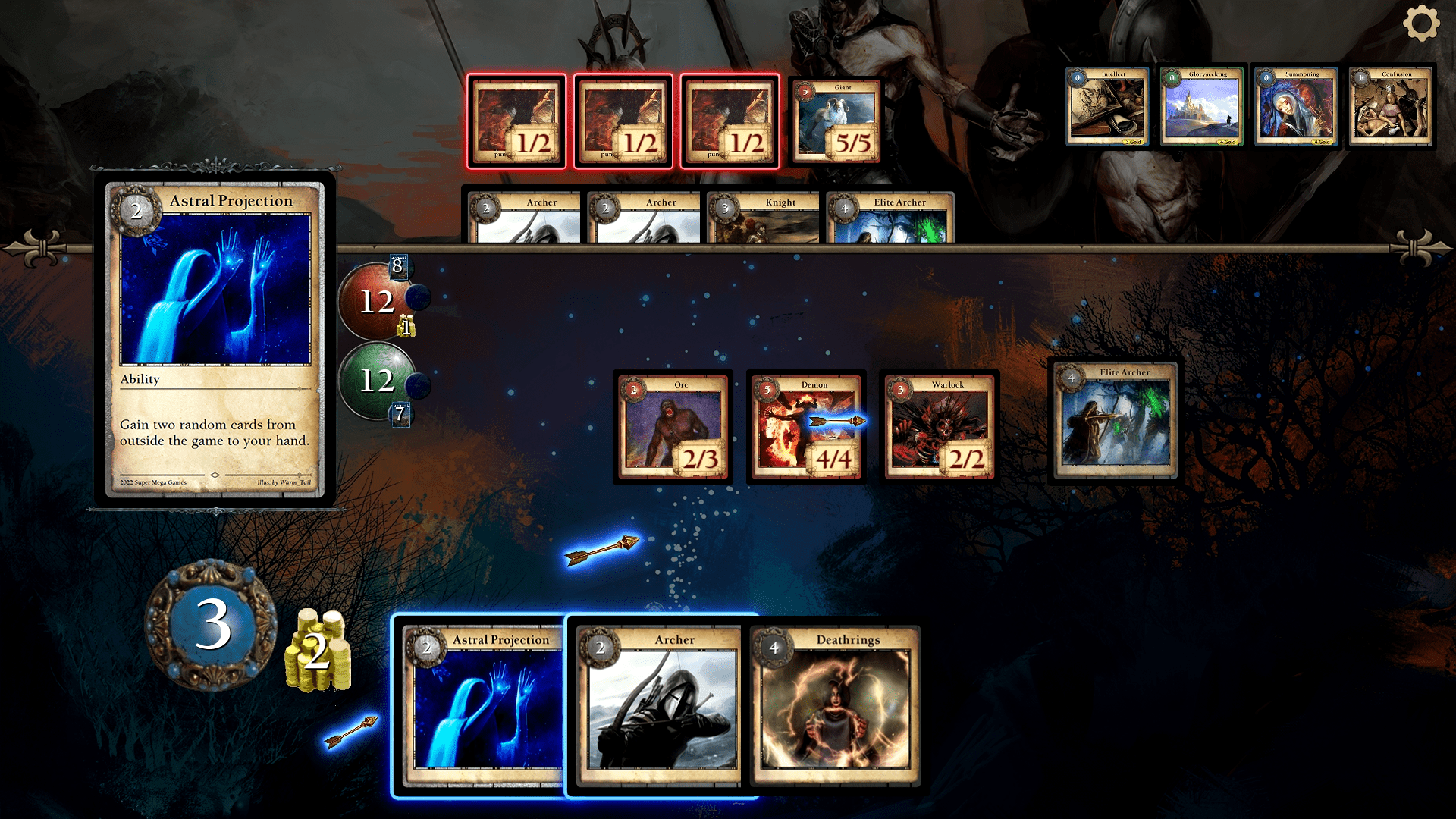
Task: Choose the Archer card in your hand
Action: point(660,705)
